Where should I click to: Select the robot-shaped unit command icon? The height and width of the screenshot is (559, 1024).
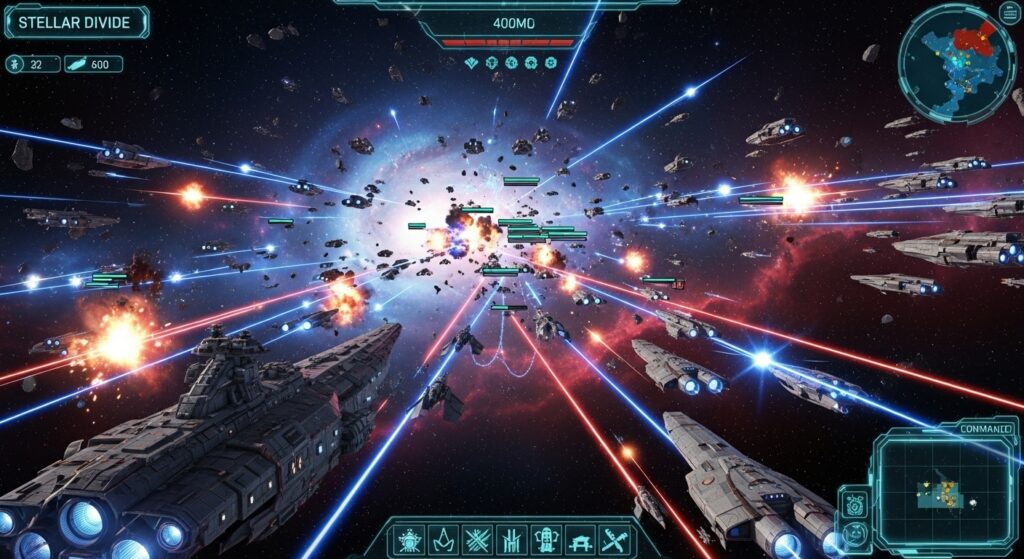tap(545, 537)
